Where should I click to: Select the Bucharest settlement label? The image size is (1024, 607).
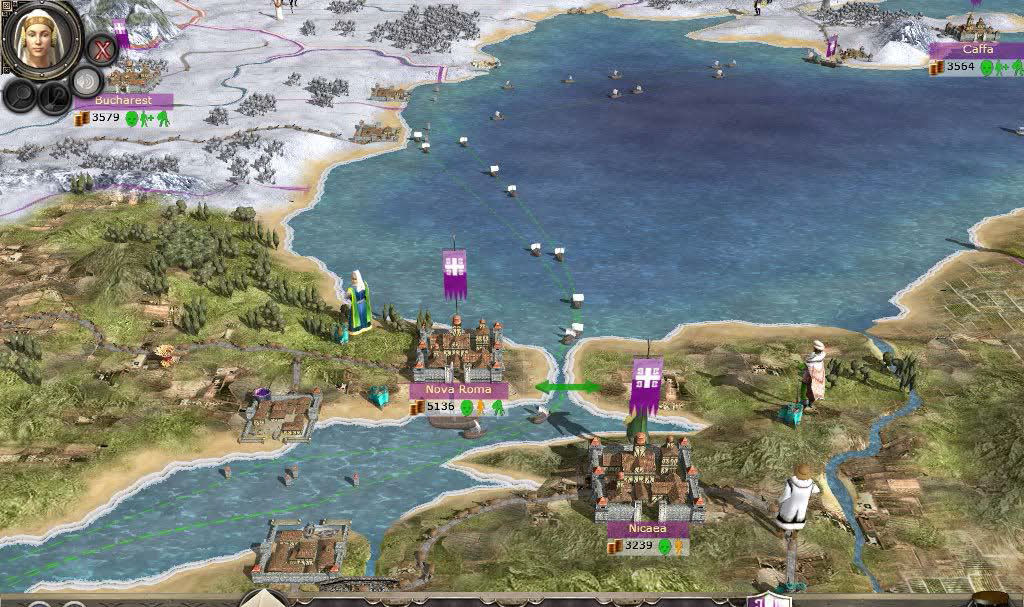[x=123, y=101]
